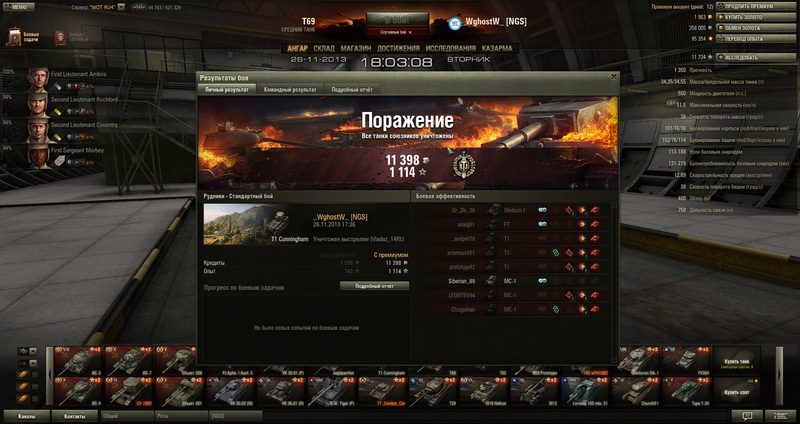Screen dimensions: 800x424
Task: Show the ДОСТИЖЕНИЯ section
Action: (398, 47)
